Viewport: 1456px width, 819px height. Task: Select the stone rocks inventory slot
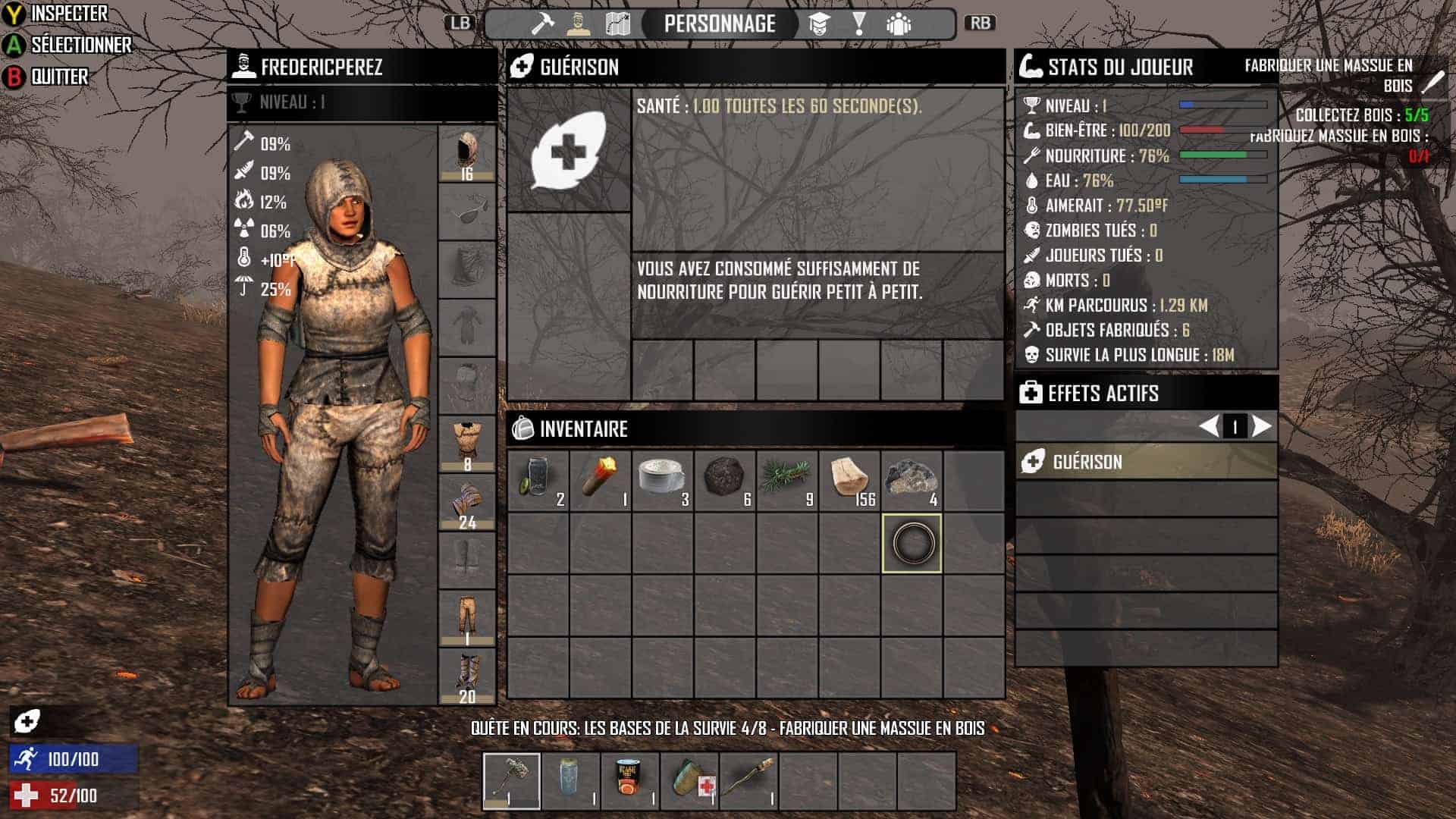point(912,480)
